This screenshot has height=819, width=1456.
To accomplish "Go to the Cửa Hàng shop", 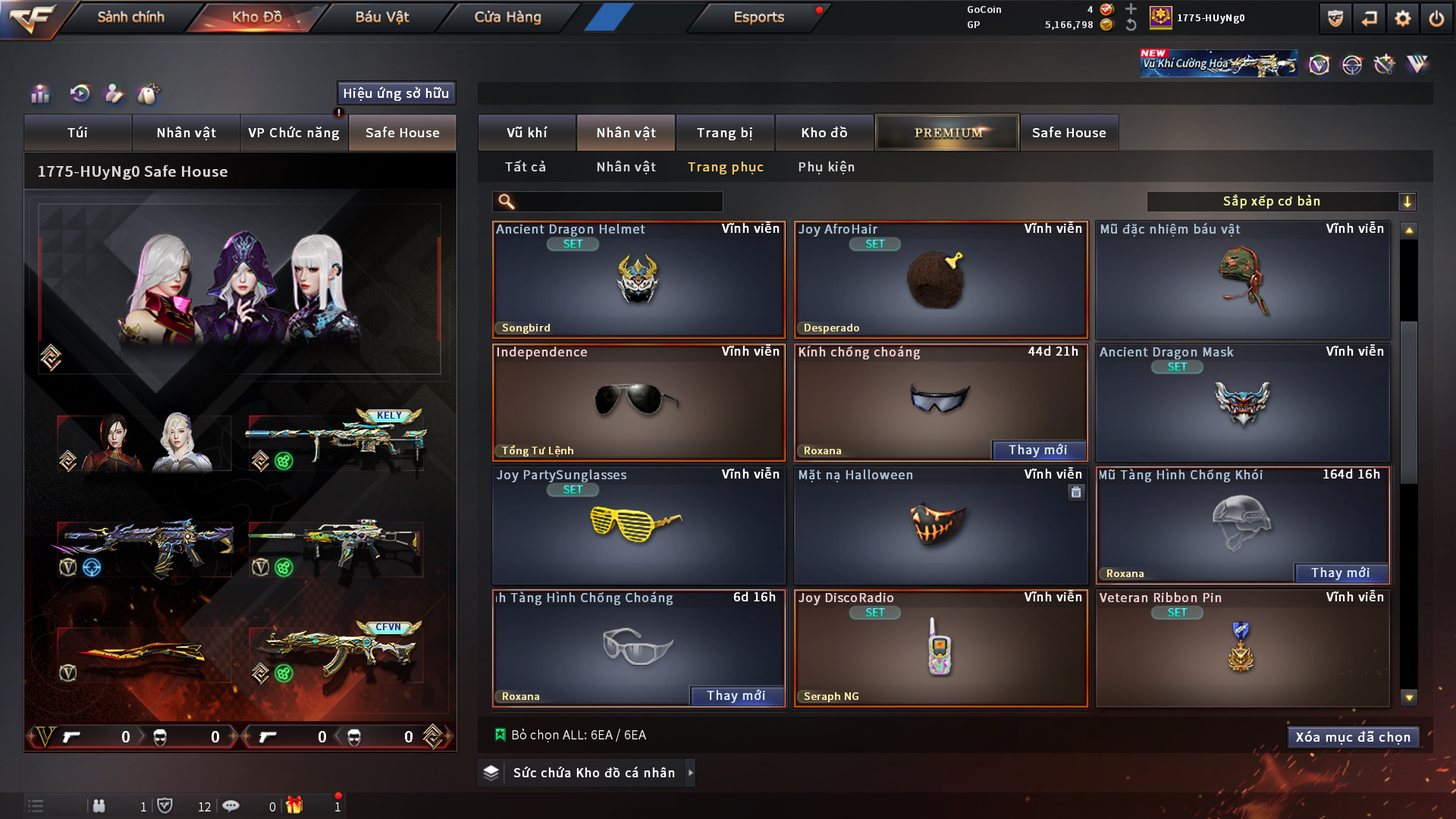I will [507, 17].
